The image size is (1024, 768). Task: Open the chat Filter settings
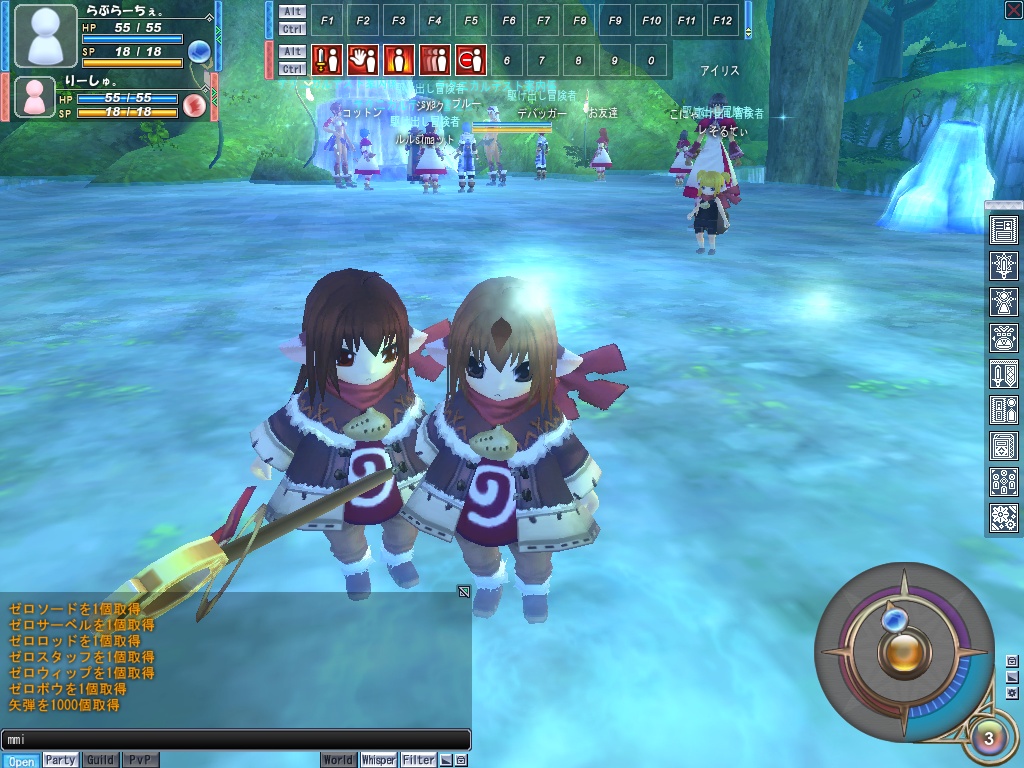[419, 760]
